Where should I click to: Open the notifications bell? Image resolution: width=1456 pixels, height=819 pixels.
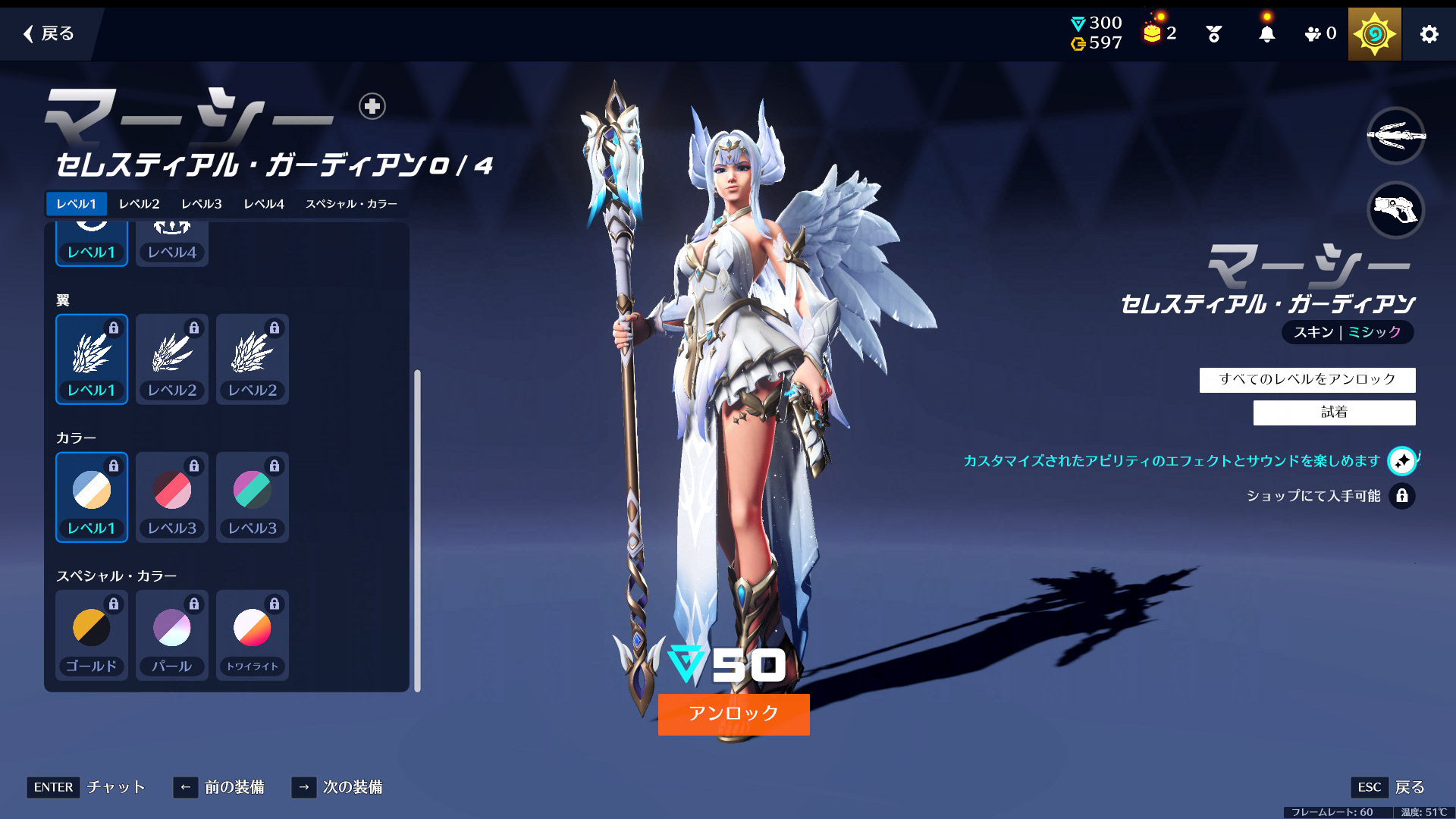[1266, 34]
